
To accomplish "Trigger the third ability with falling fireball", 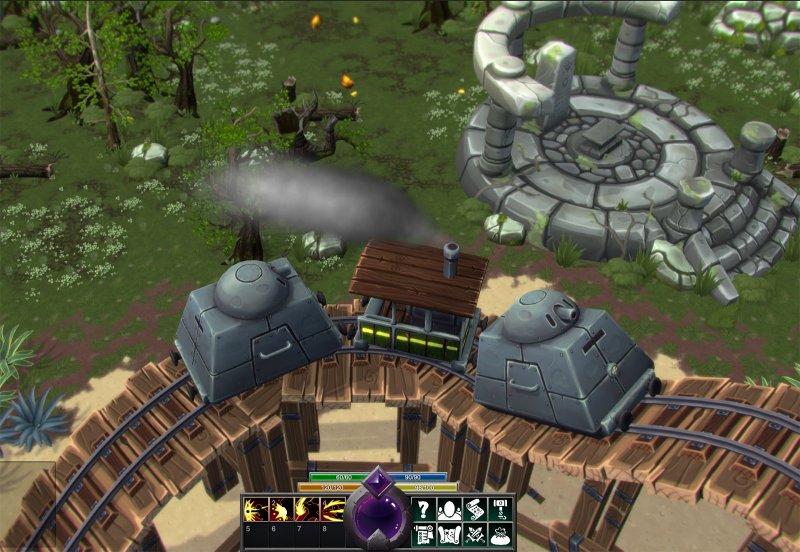I will (306, 510).
